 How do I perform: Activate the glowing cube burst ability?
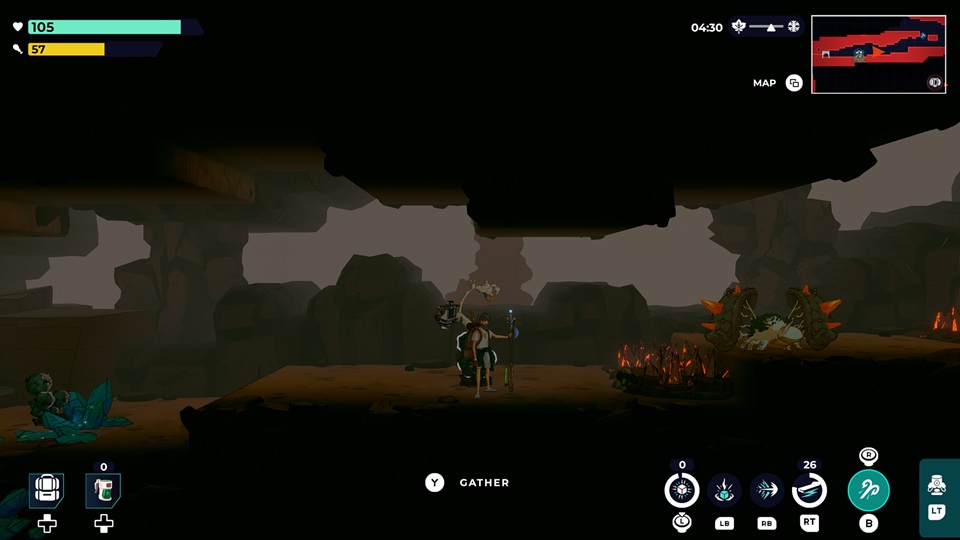(x=682, y=490)
